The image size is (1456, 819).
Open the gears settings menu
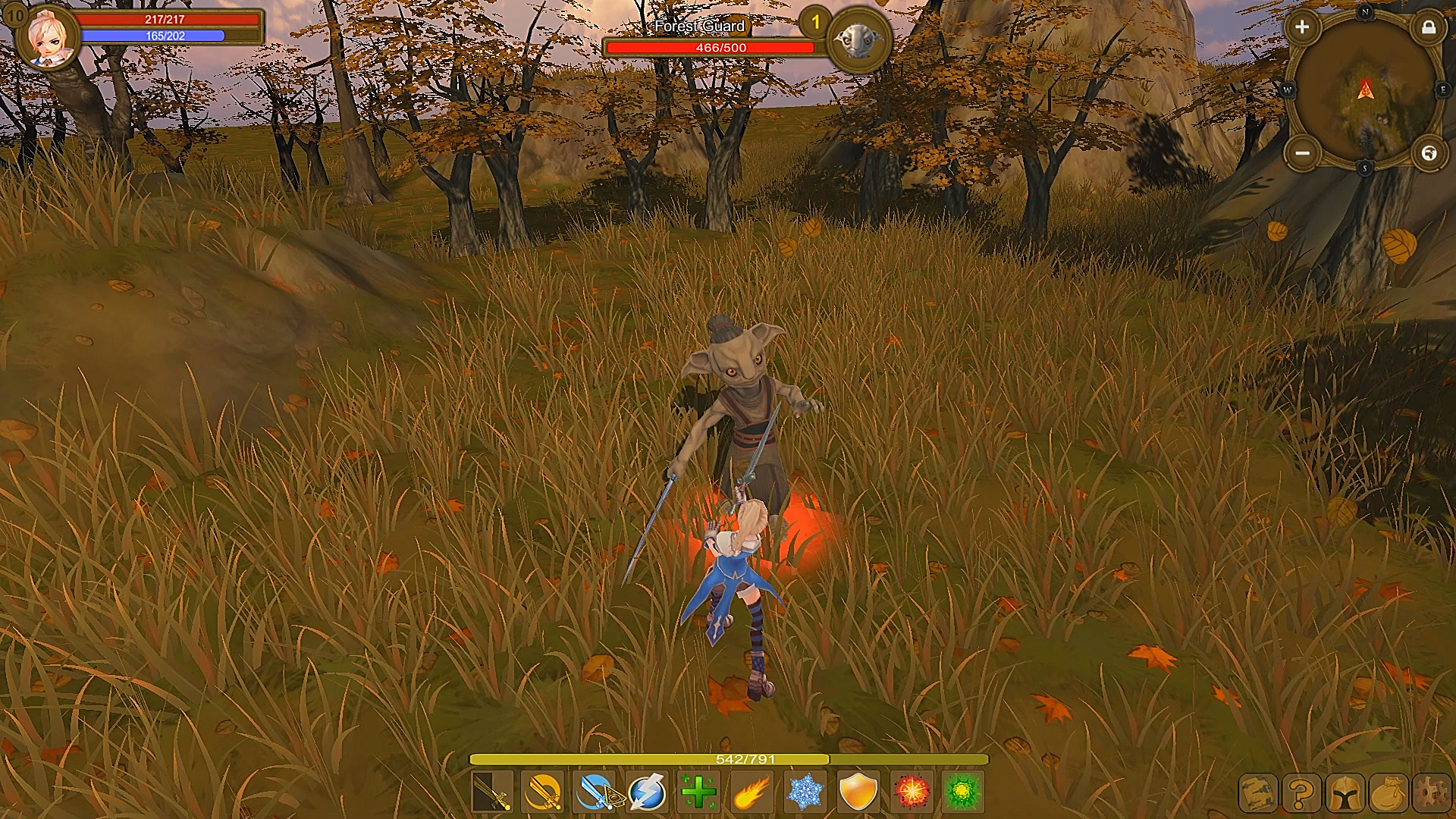coord(1430,793)
